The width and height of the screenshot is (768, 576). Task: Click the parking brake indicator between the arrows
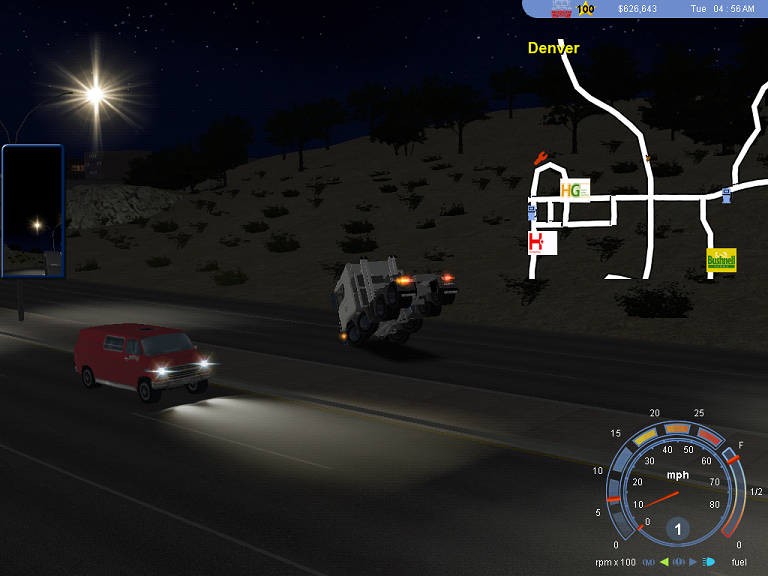click(x=678, y=562)
